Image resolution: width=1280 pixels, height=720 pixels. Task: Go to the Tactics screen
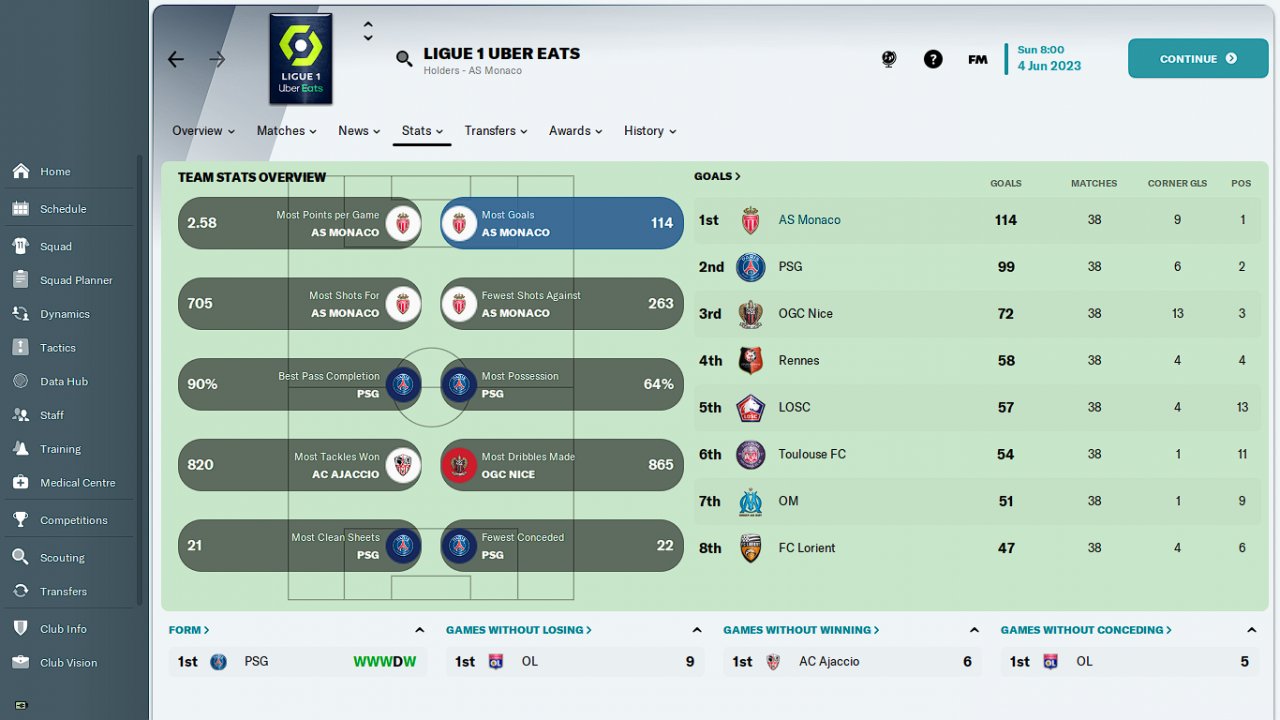coord(58,348)
